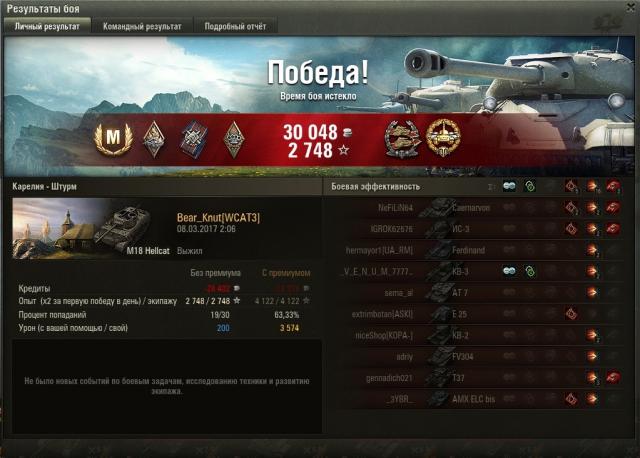640x458 pixels.
Task: Pick the sema_al AT 7 row
Action: tap(472, 292)
